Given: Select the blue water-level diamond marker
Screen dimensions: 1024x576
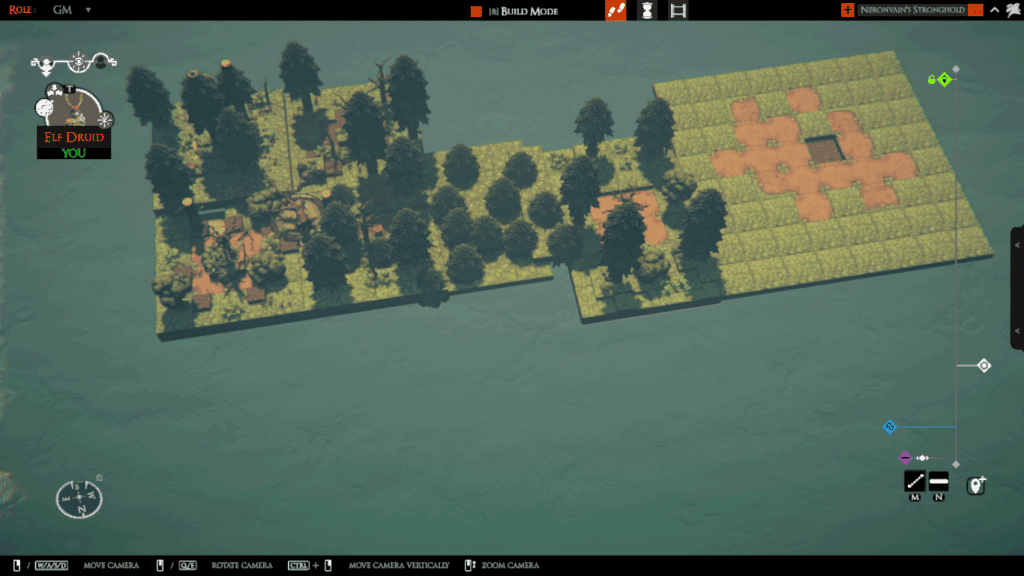Looking at the screenshot, I should pyautogui.click(x=889, y=427).
